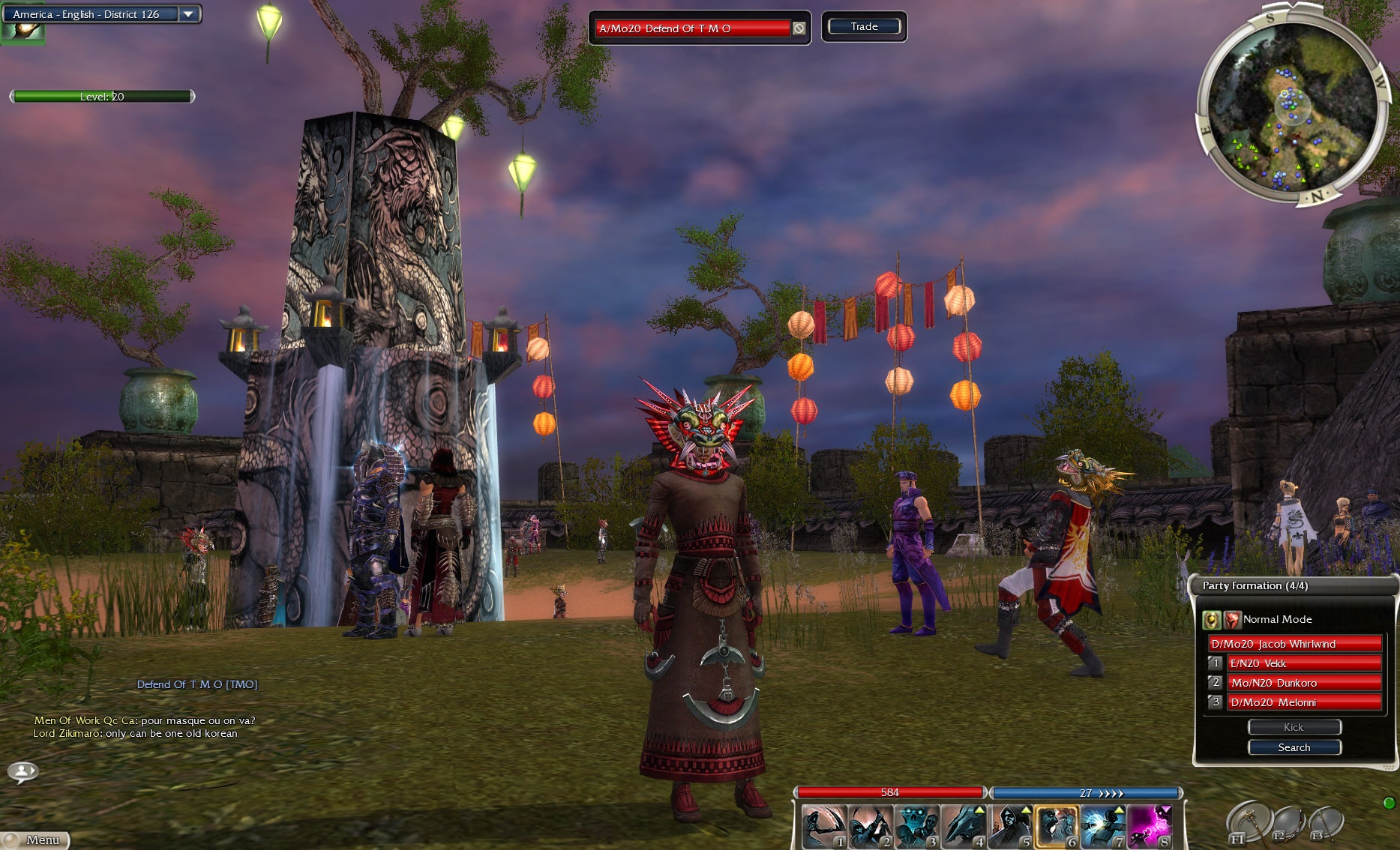Switch to F2 bow weapon set

[x=1286, y=824]
